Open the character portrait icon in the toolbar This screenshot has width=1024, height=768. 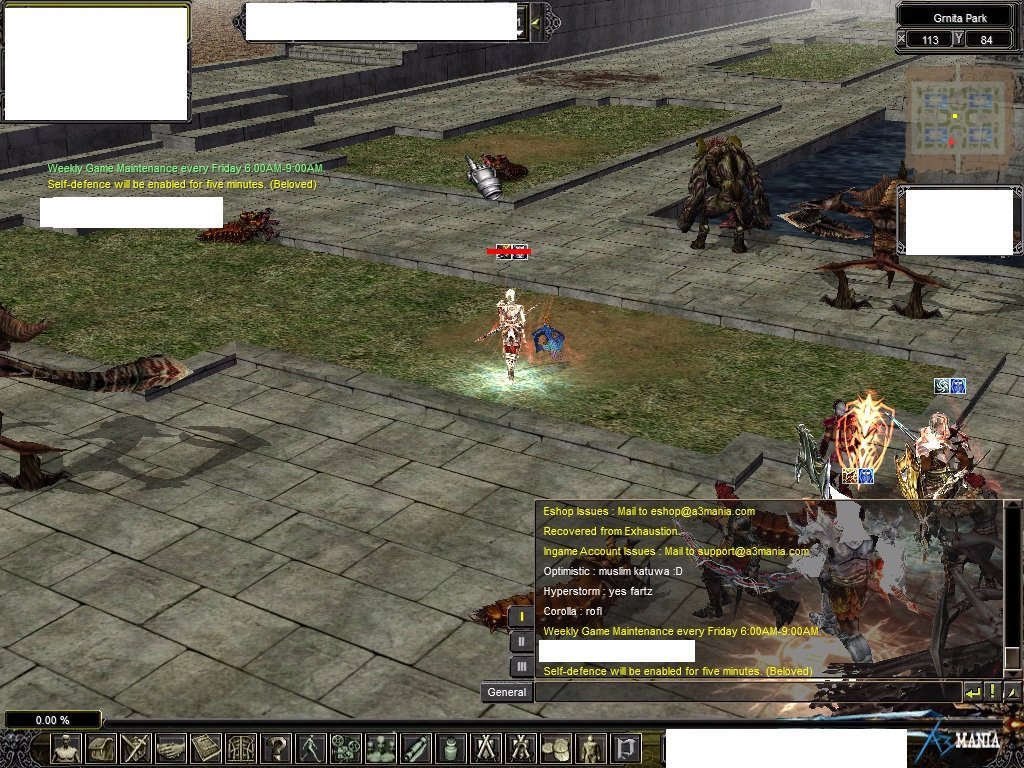click(66, 747)
